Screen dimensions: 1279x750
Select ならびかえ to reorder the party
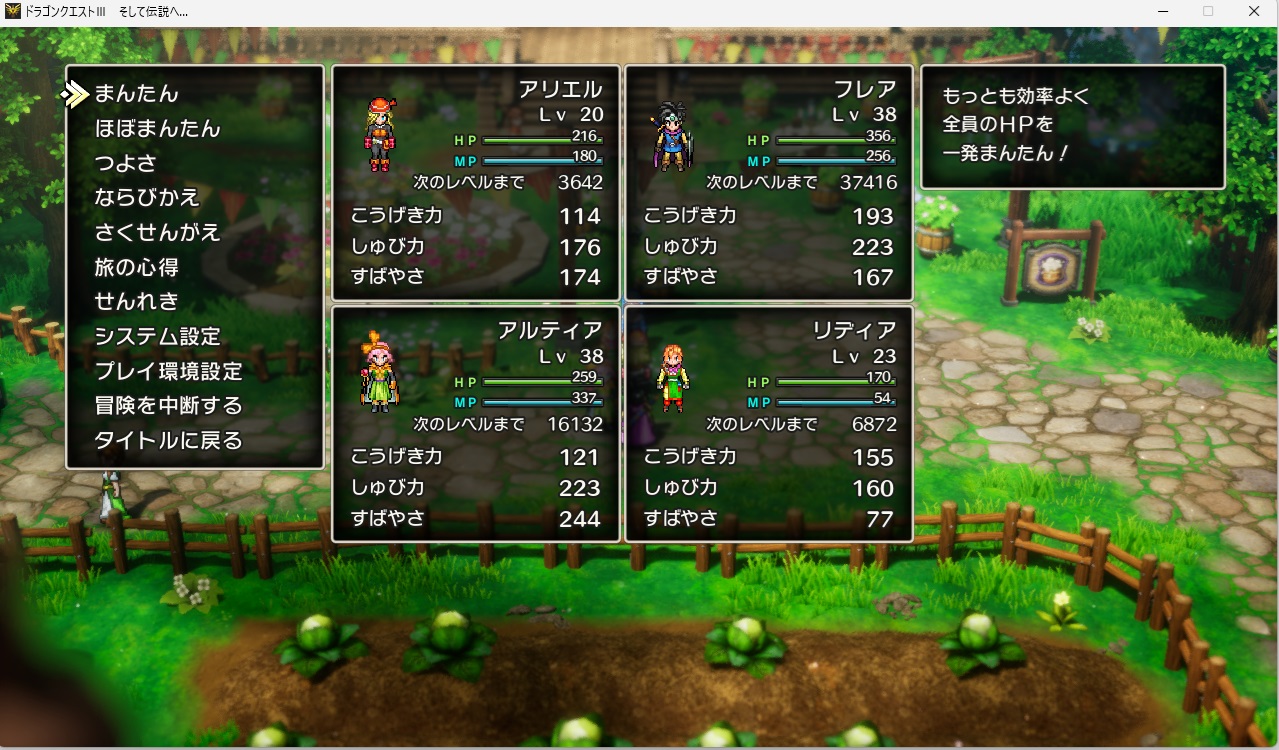pos(147,197)
